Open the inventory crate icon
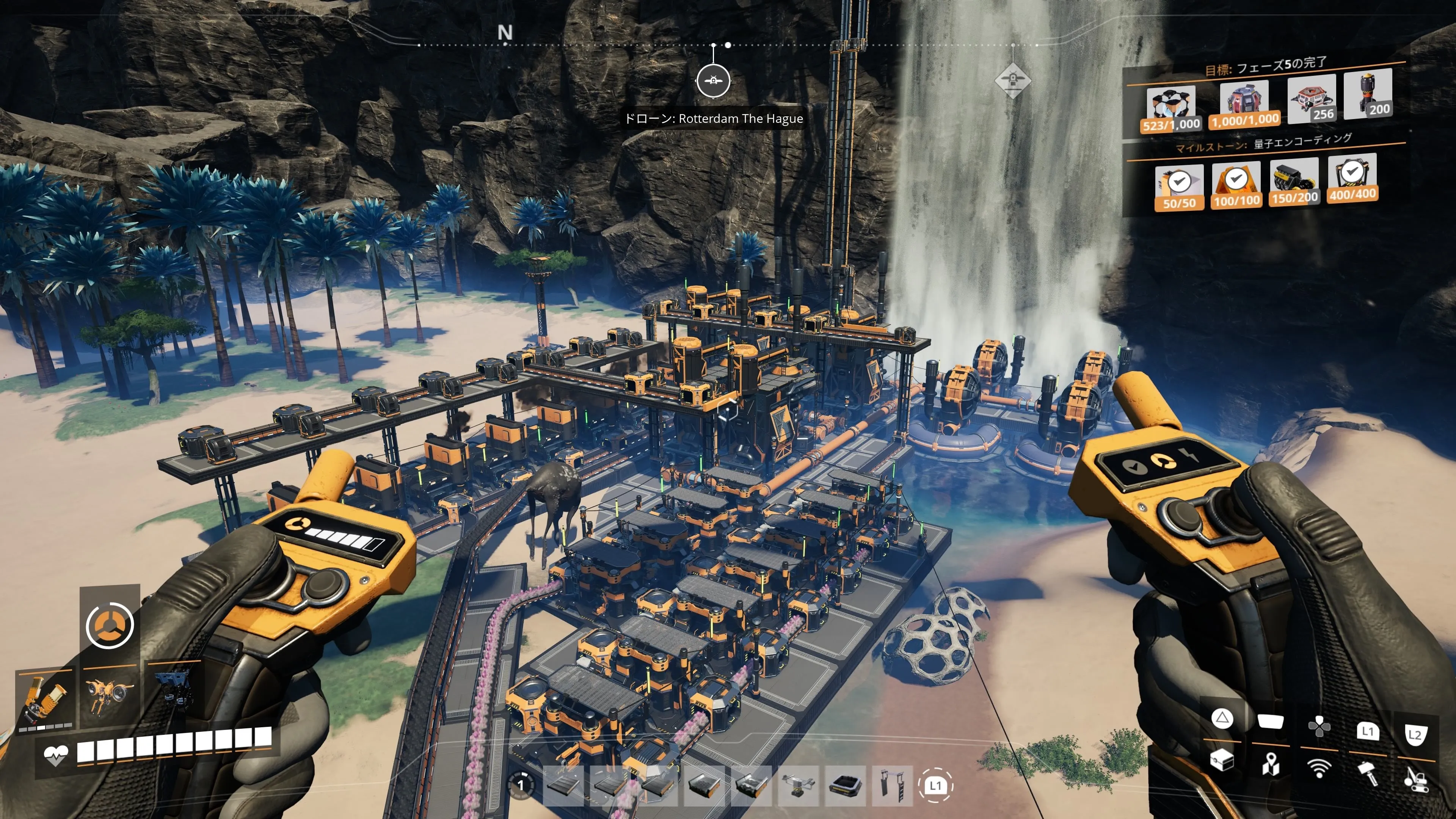 [x=1221, y=759]
